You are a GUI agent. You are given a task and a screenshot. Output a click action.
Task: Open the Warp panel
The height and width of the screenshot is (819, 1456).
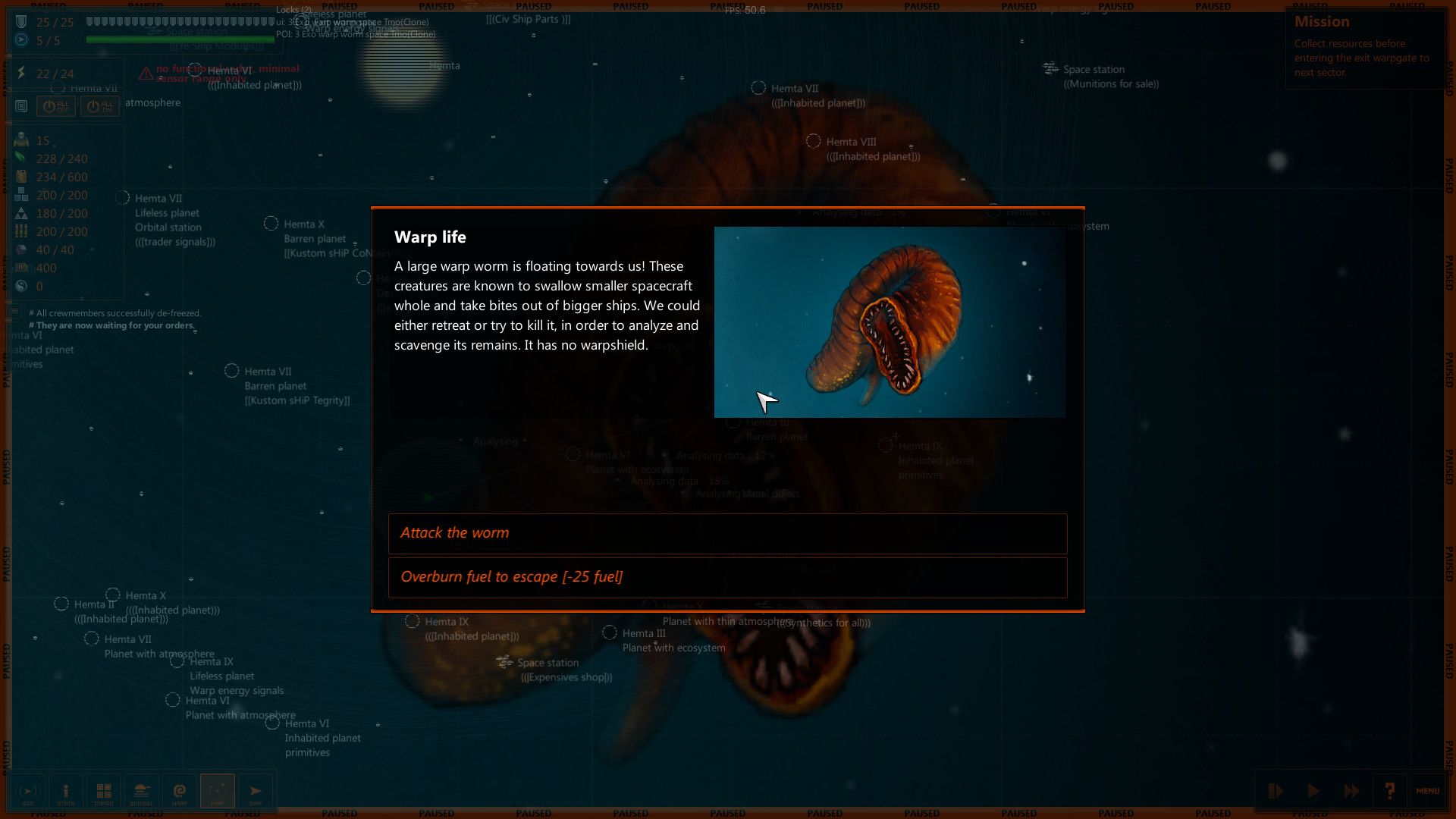[x=180, y=792]
